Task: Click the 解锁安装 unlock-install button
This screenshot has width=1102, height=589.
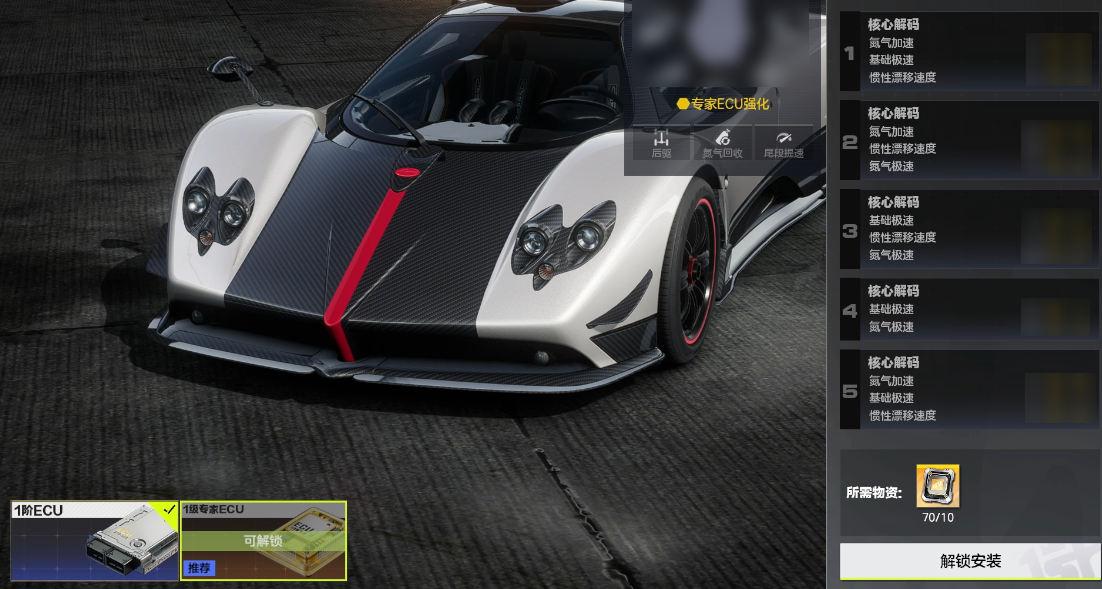Action: pos(969,561)
